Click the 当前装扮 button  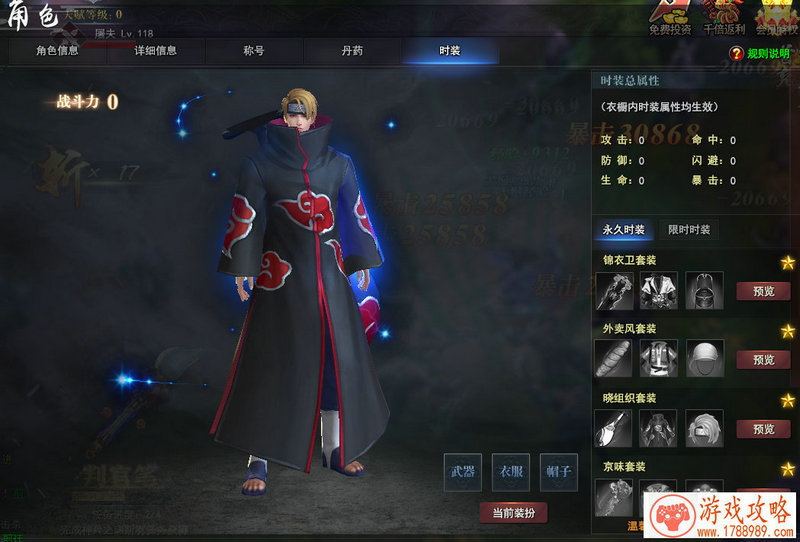513,513
